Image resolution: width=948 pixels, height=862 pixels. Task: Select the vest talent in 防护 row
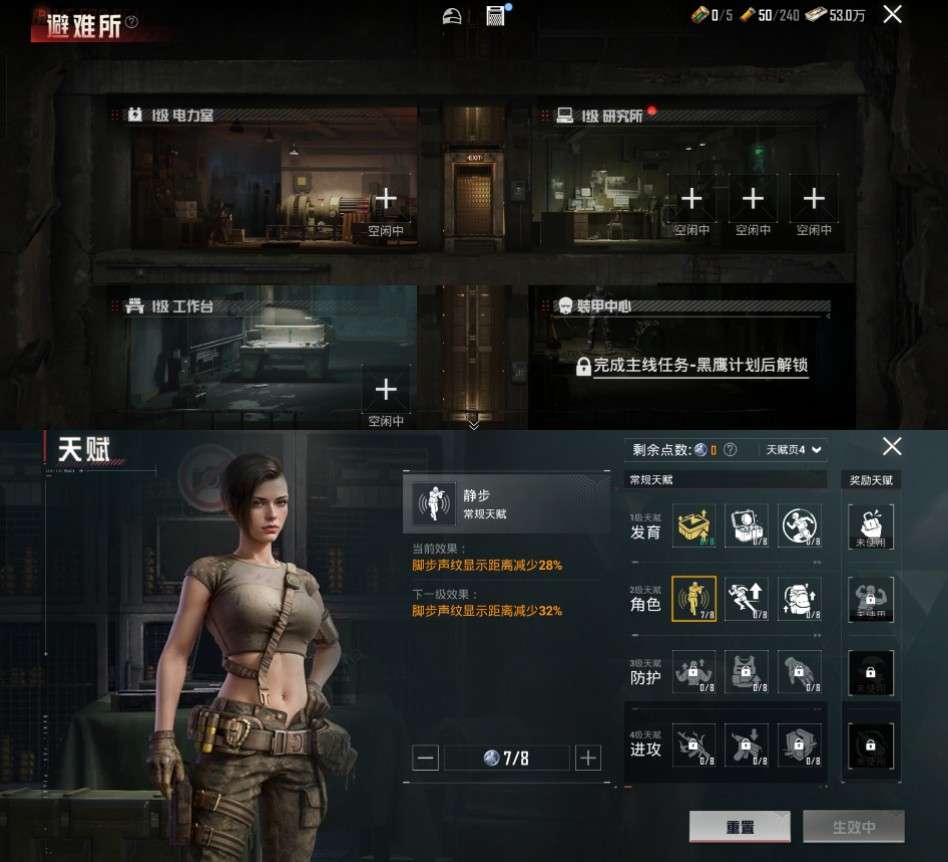(746, 672)
